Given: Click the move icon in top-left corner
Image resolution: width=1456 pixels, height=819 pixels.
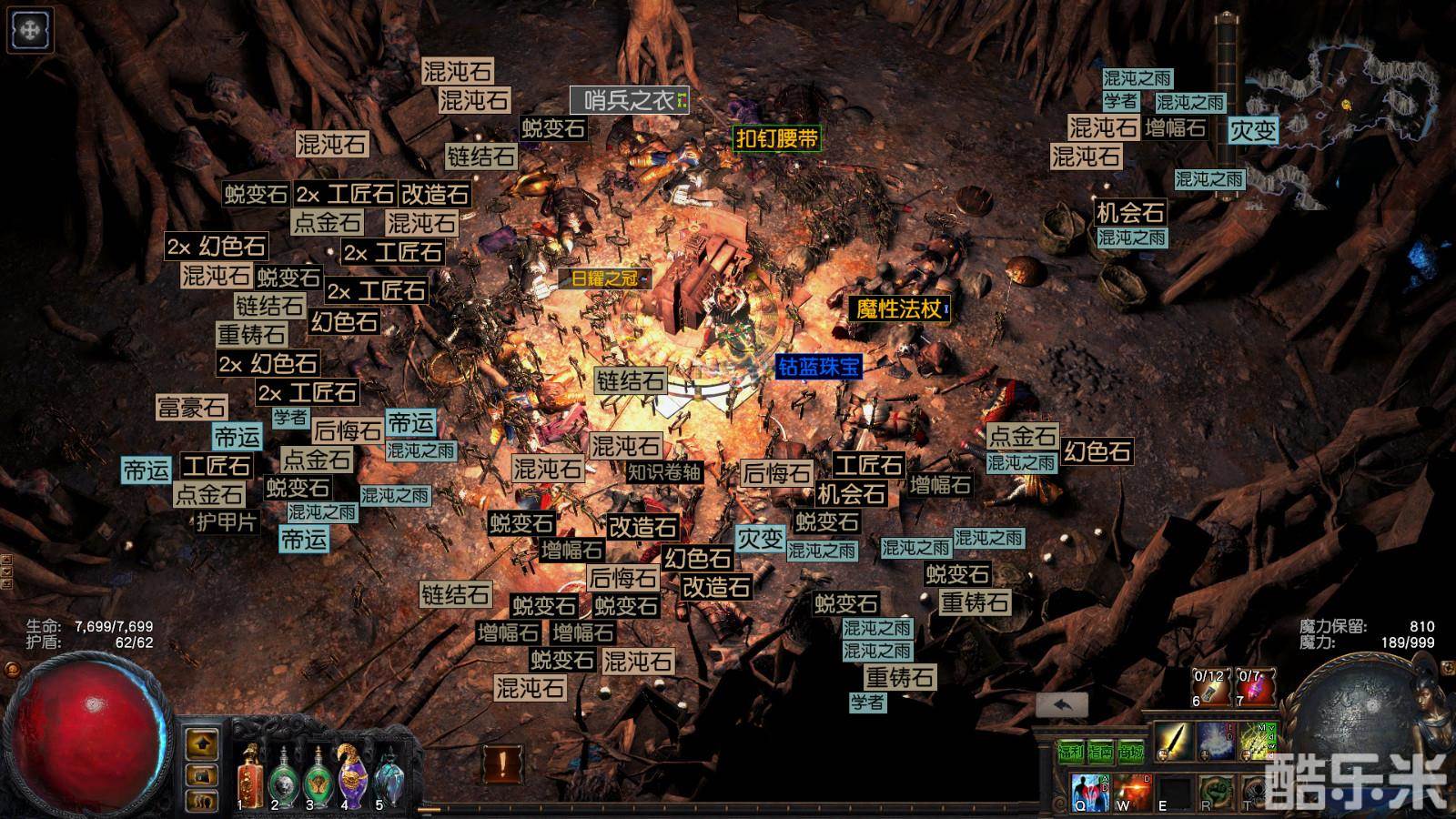Looking at the screenshot, I should click(x=29, y=30).
